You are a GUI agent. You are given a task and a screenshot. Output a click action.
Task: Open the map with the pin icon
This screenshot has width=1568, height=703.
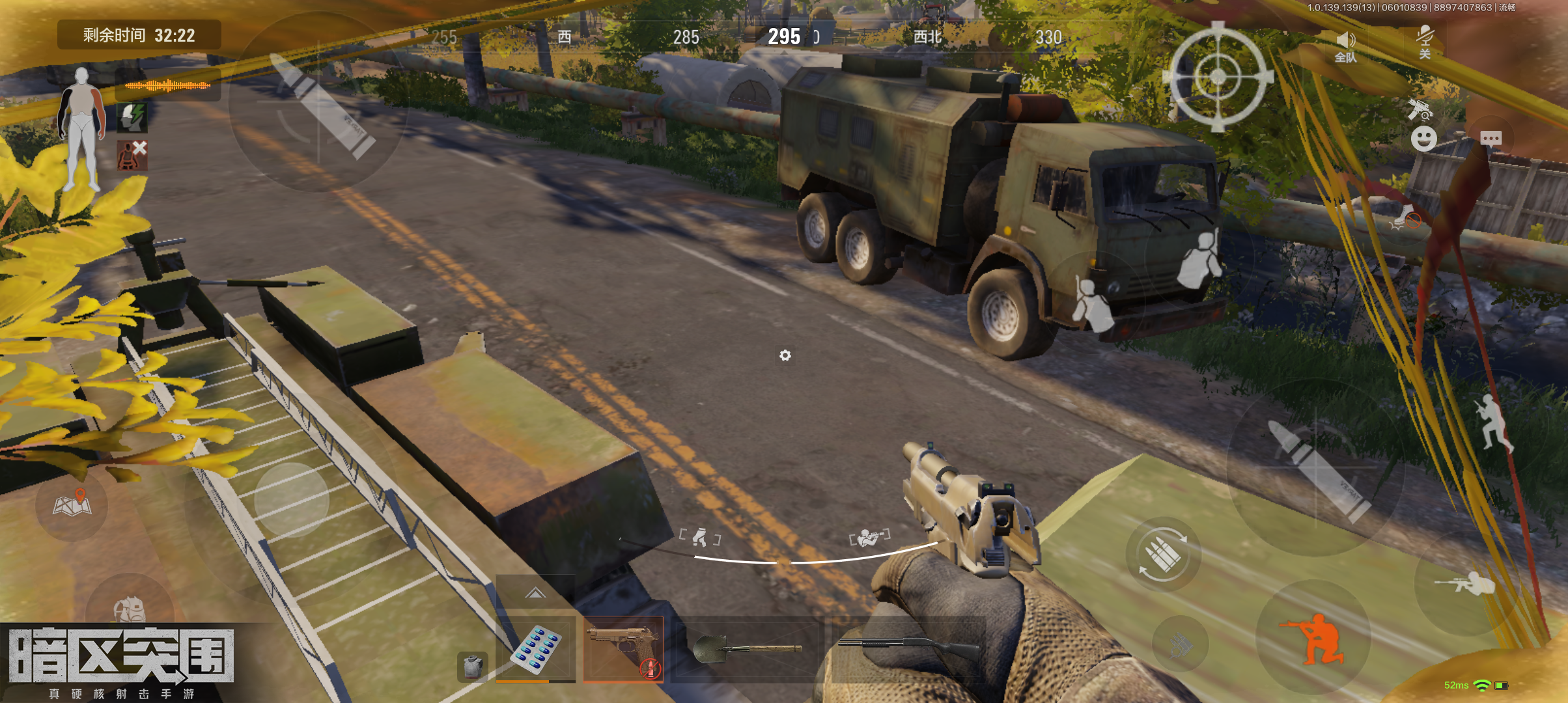point(72,504)
